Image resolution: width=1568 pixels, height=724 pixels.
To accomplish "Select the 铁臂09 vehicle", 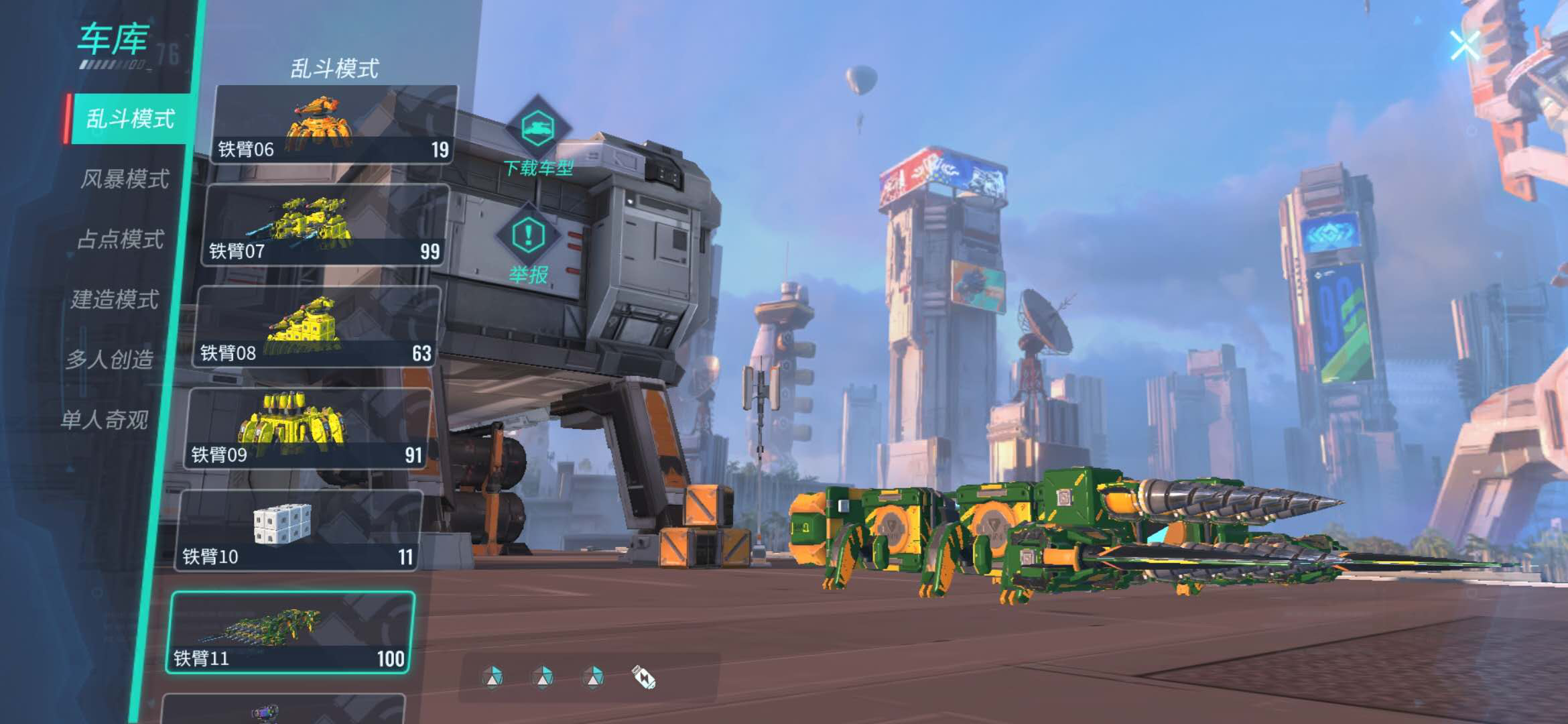I will 308,430.
